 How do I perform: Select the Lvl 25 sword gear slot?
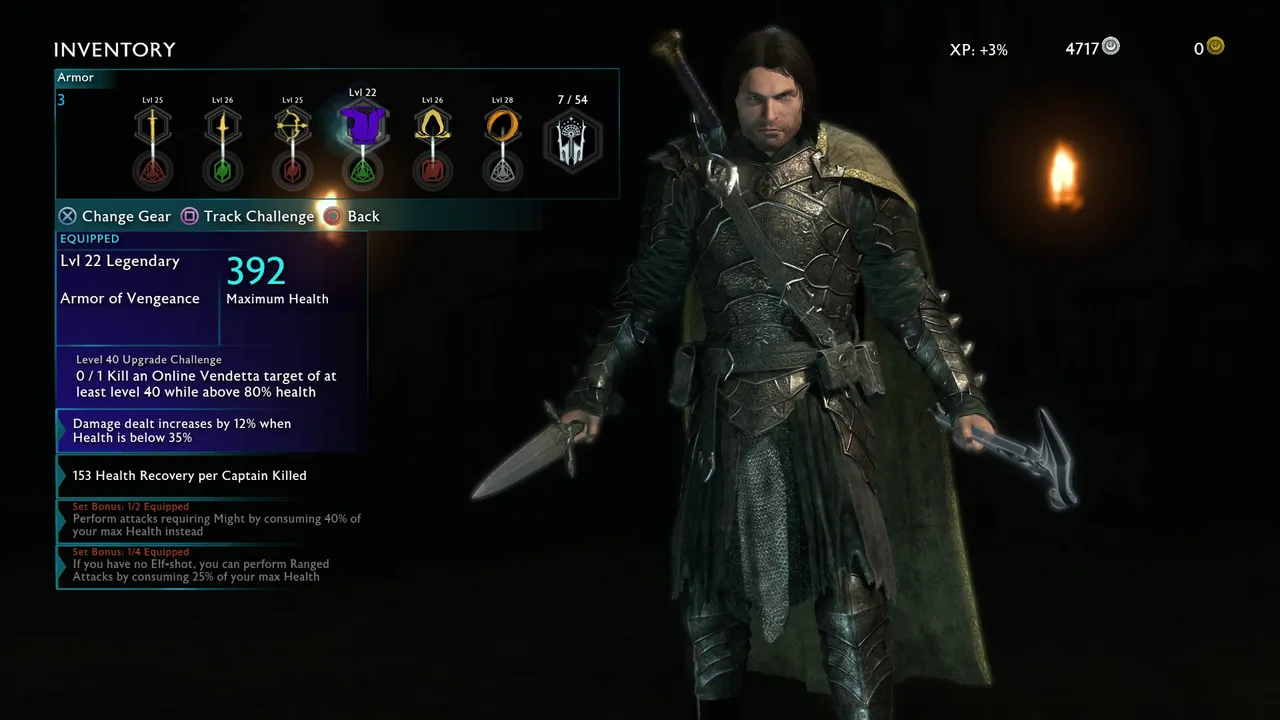coord(153,125)
